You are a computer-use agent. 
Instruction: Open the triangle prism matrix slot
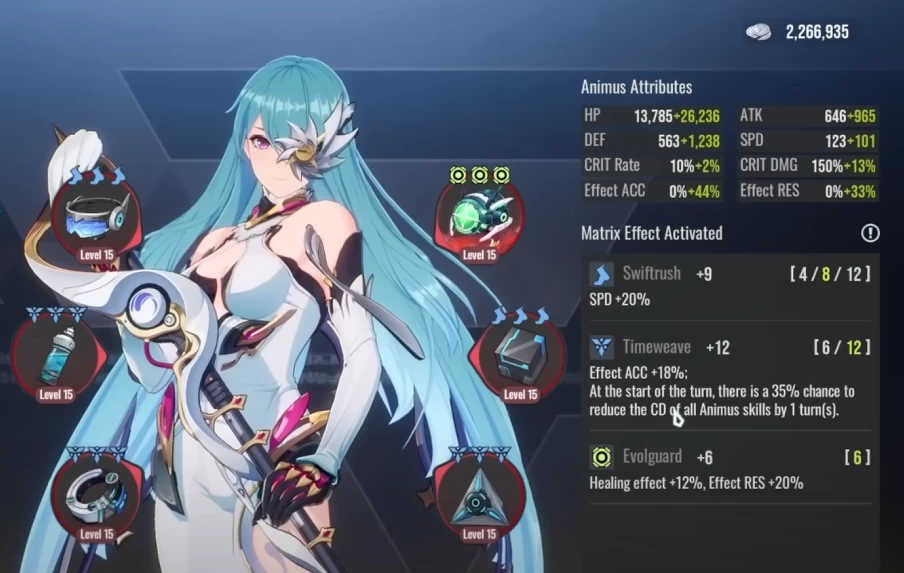pos(479,495)
